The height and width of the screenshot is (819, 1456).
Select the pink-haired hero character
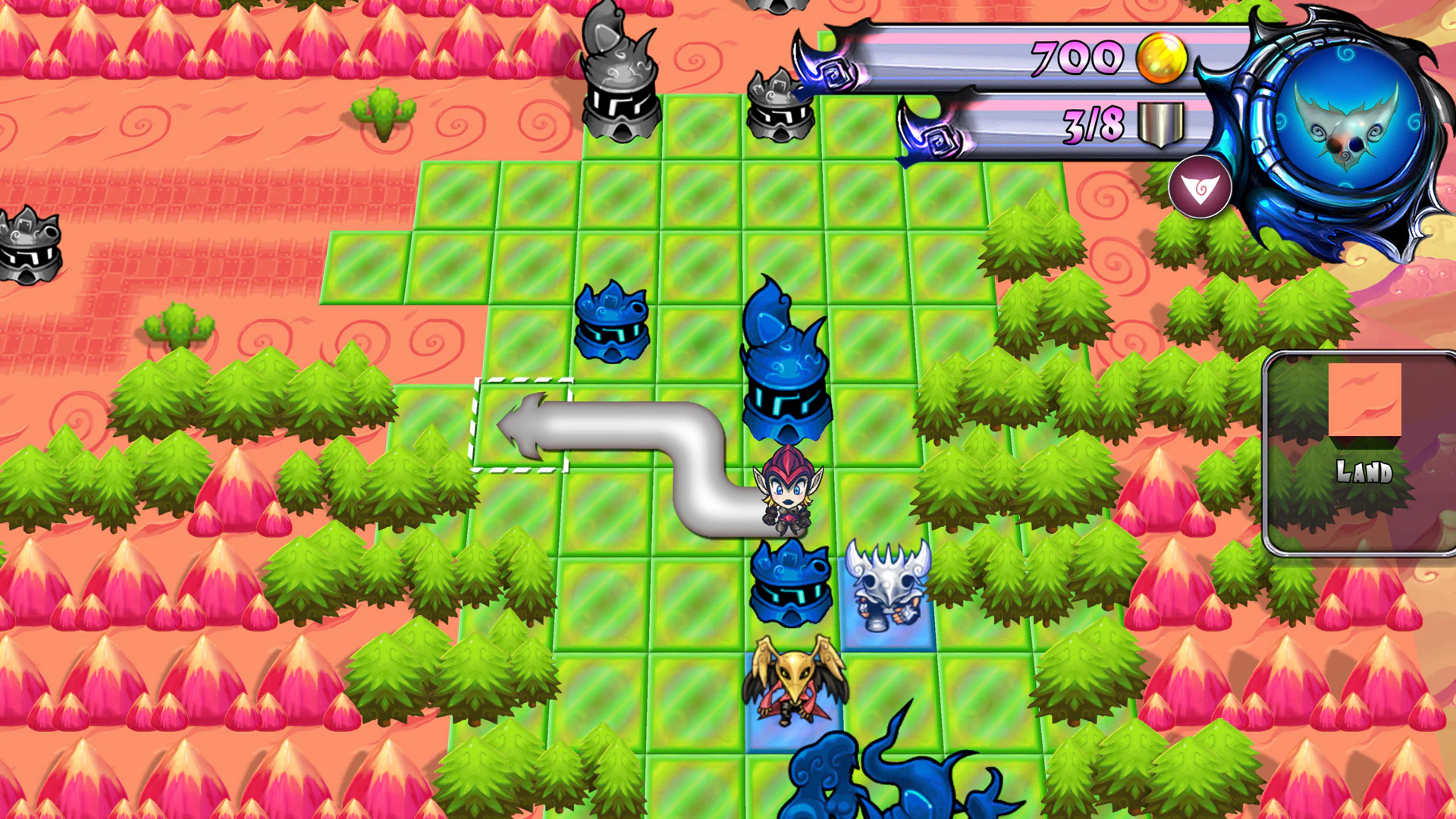click(789, 493)
